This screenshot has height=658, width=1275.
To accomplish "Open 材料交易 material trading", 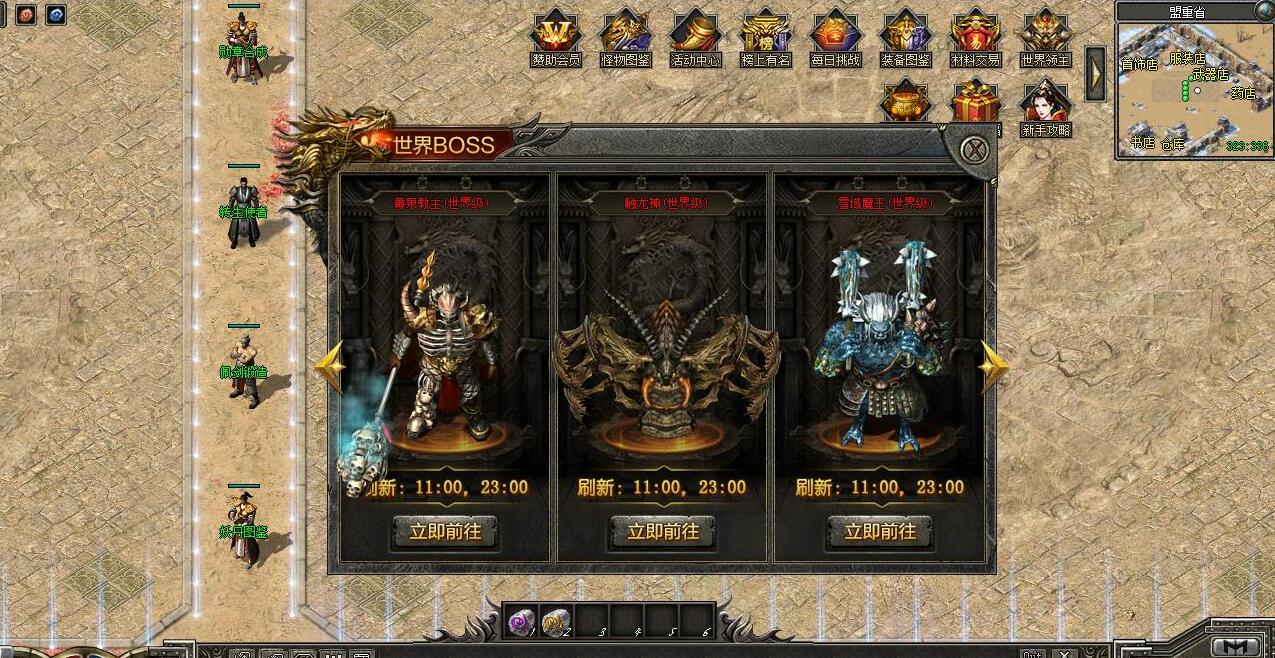I will [975, 36].
